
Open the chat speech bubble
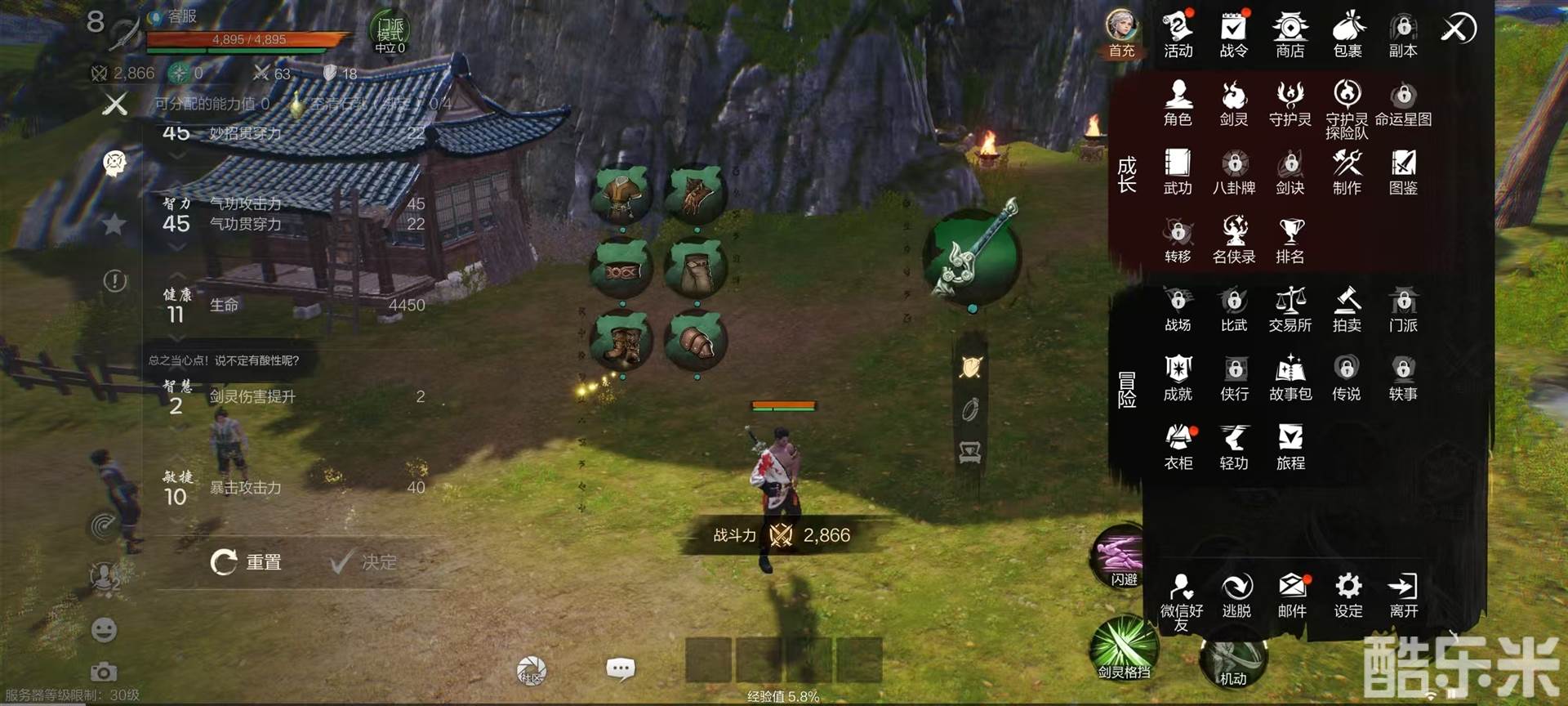pyautogui.click(x=620, y=670)
